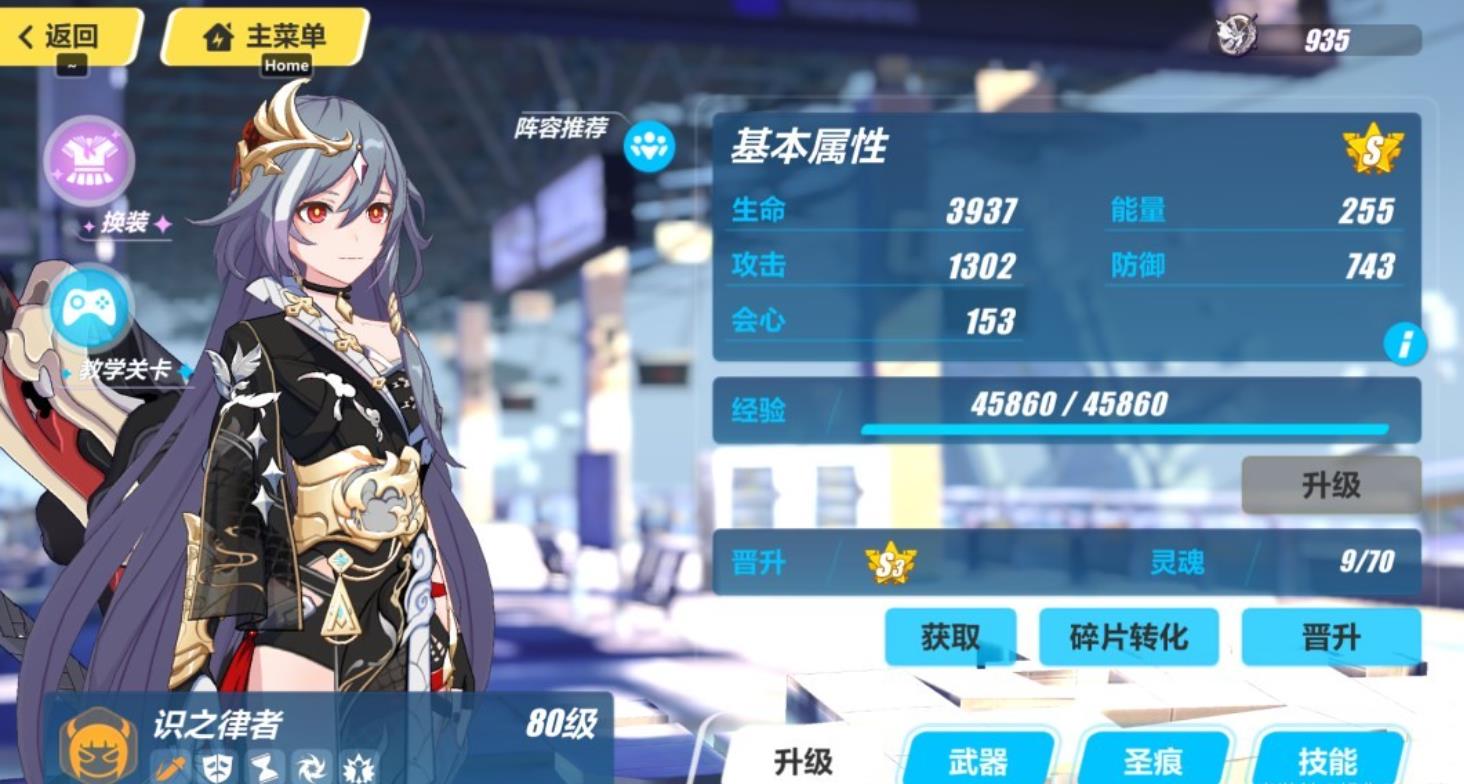The image size is (1464, 784).
Task: Click the burst star ultimate icon
Action: click(x=357, y=765)
